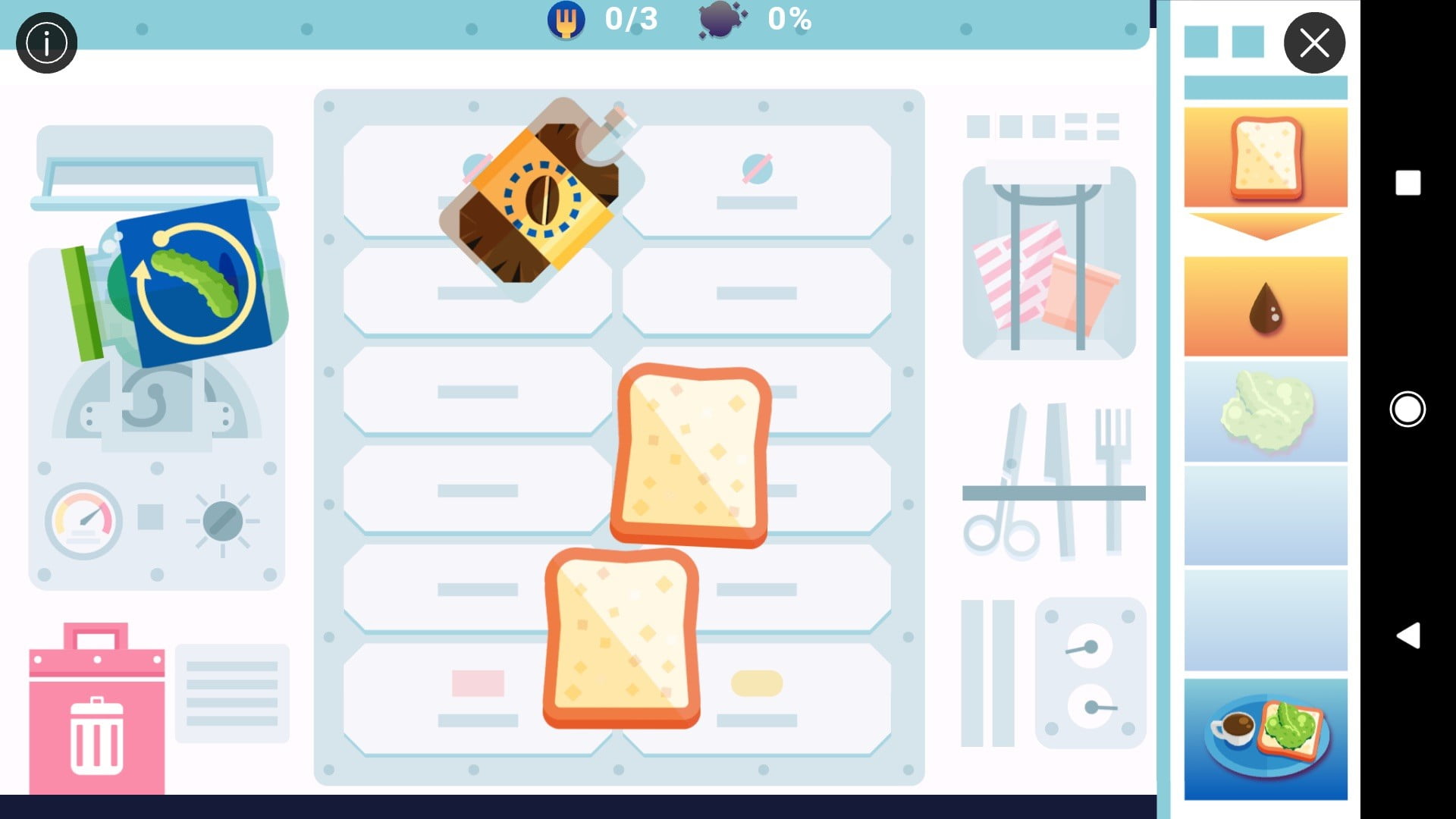Select the lower toast slice

(621, 639)
